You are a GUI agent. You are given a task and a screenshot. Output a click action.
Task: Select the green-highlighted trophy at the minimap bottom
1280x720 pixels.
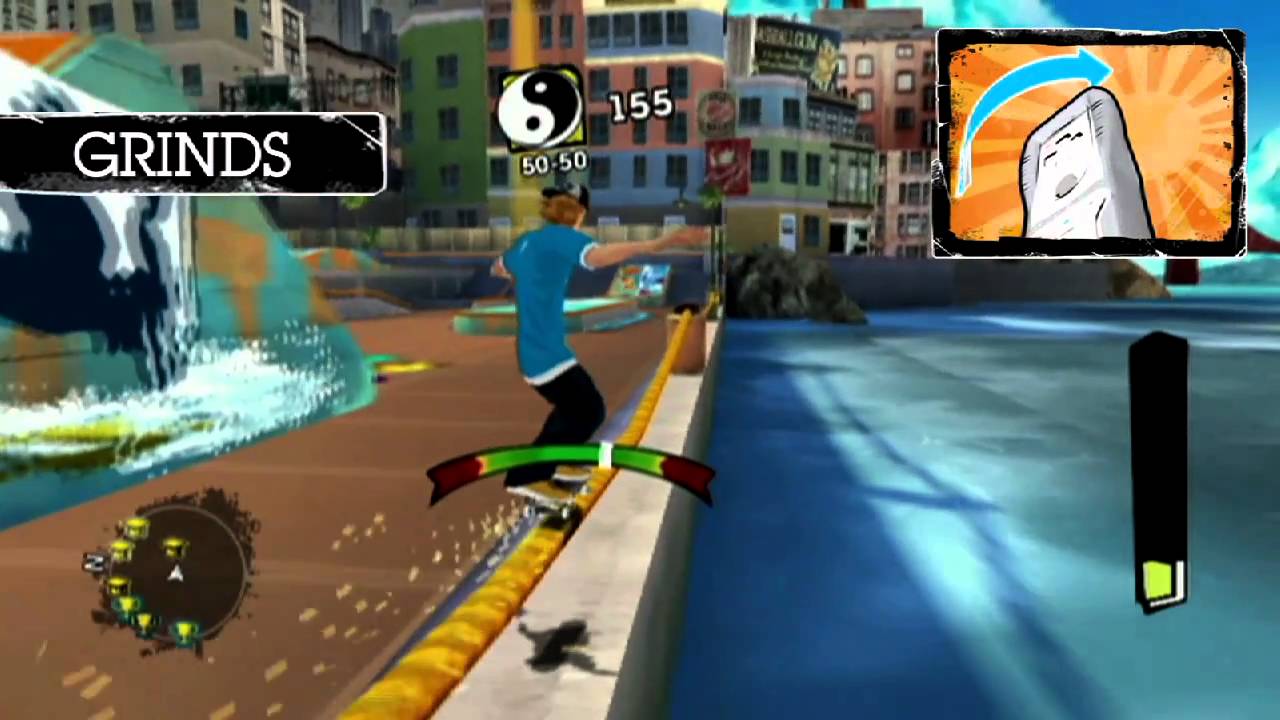point(184,630)
